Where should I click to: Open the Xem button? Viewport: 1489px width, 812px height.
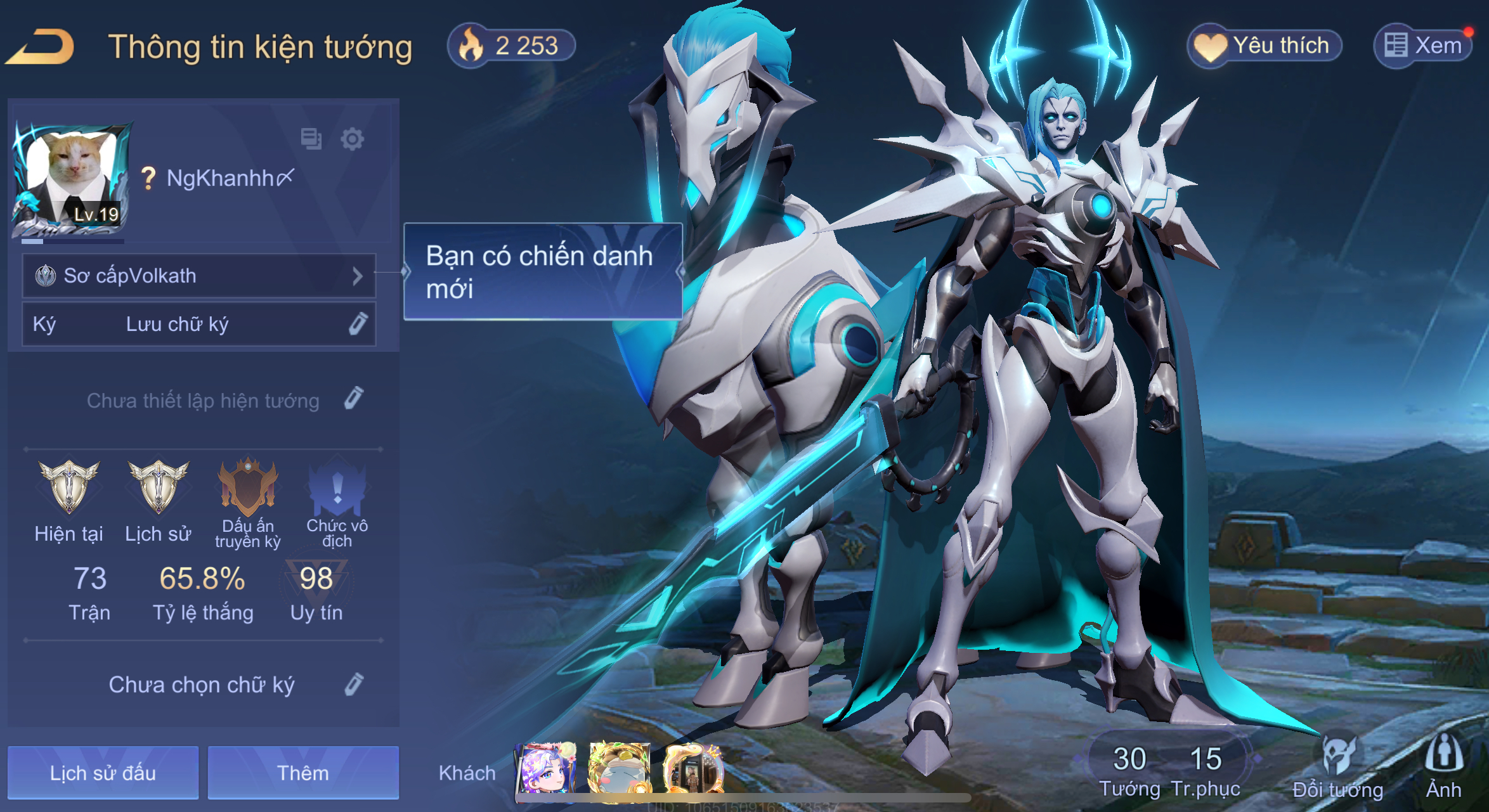1423,46
